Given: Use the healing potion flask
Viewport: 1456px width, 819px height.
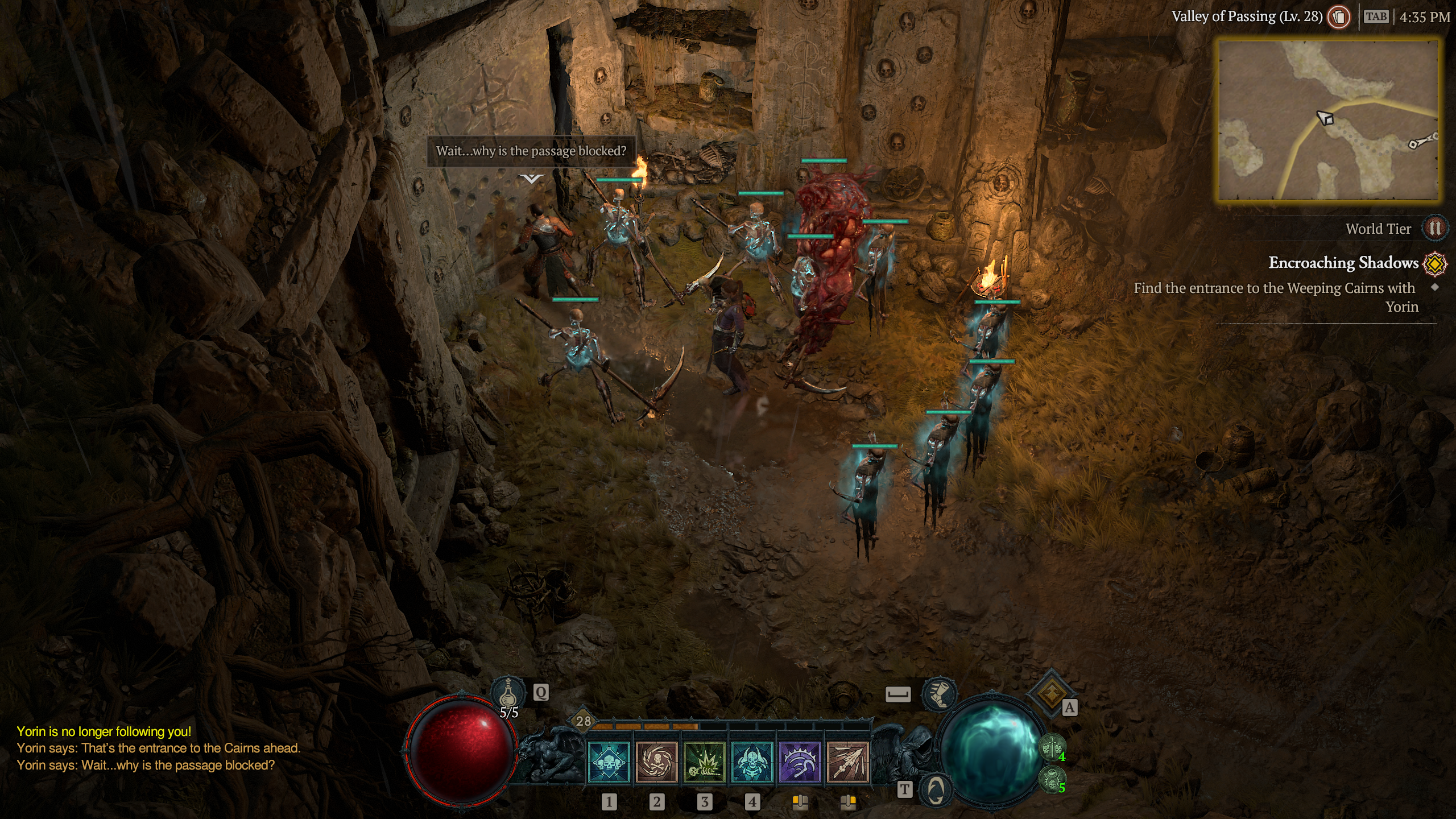Looking at the screenshot, I should [508, 693].
